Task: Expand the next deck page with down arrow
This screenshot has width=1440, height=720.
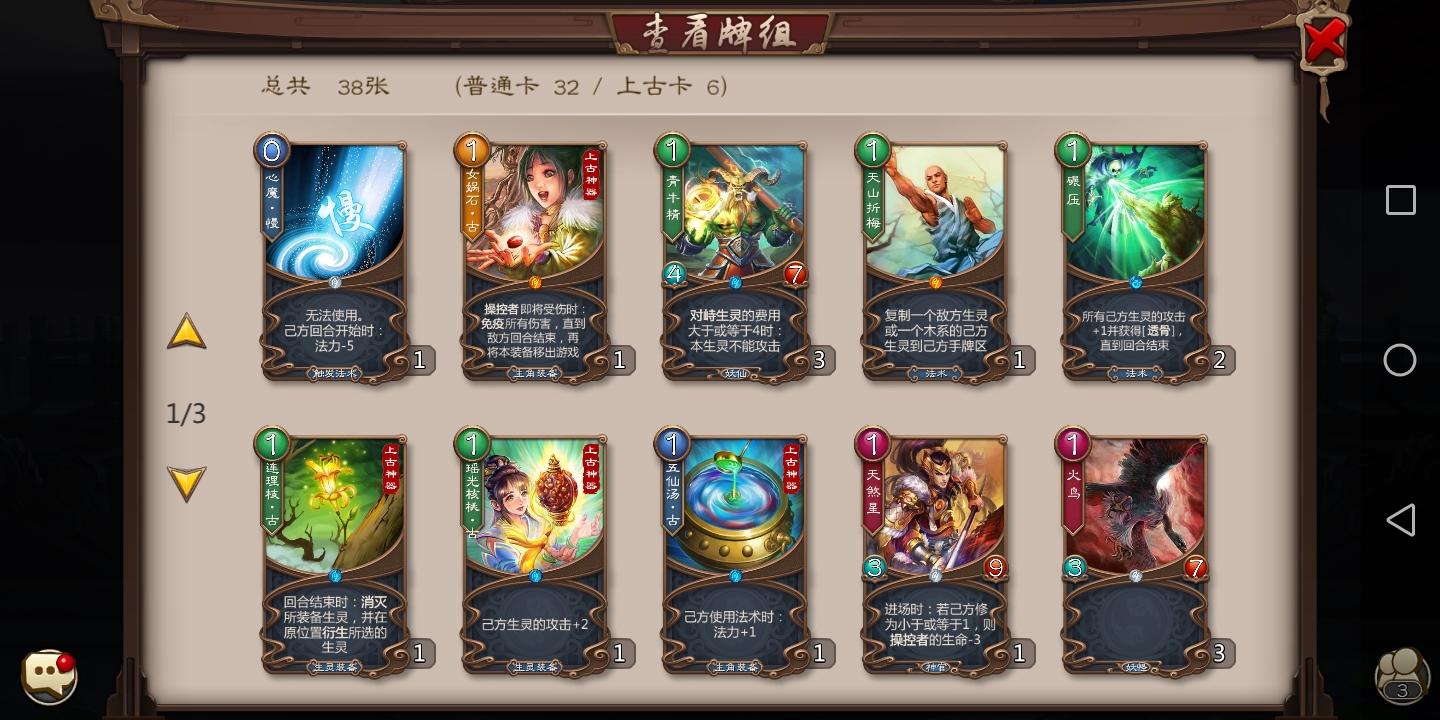Action: pyautogui.click(x=186, y=483)
